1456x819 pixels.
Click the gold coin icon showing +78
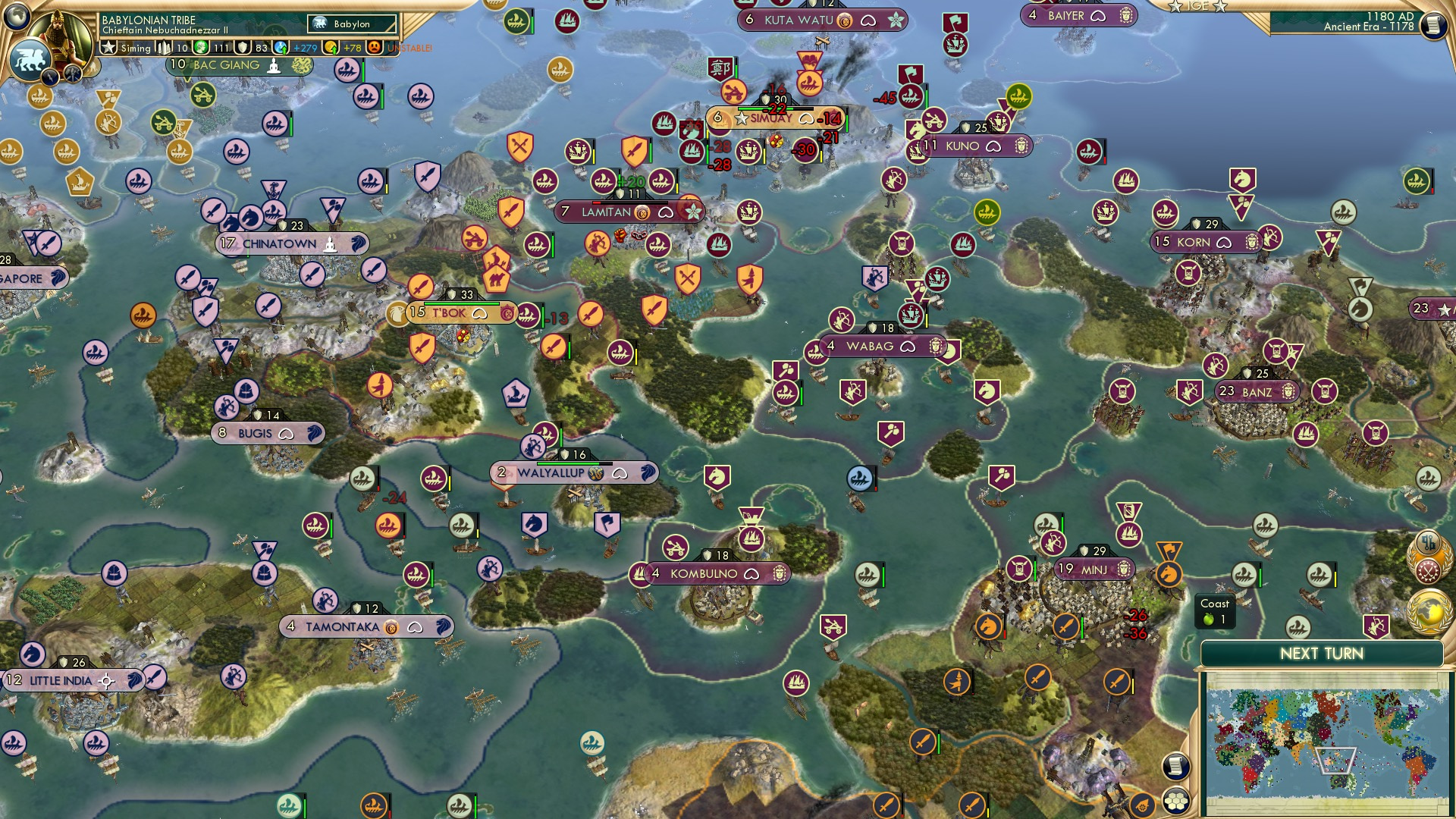click(x=331, y=47)
